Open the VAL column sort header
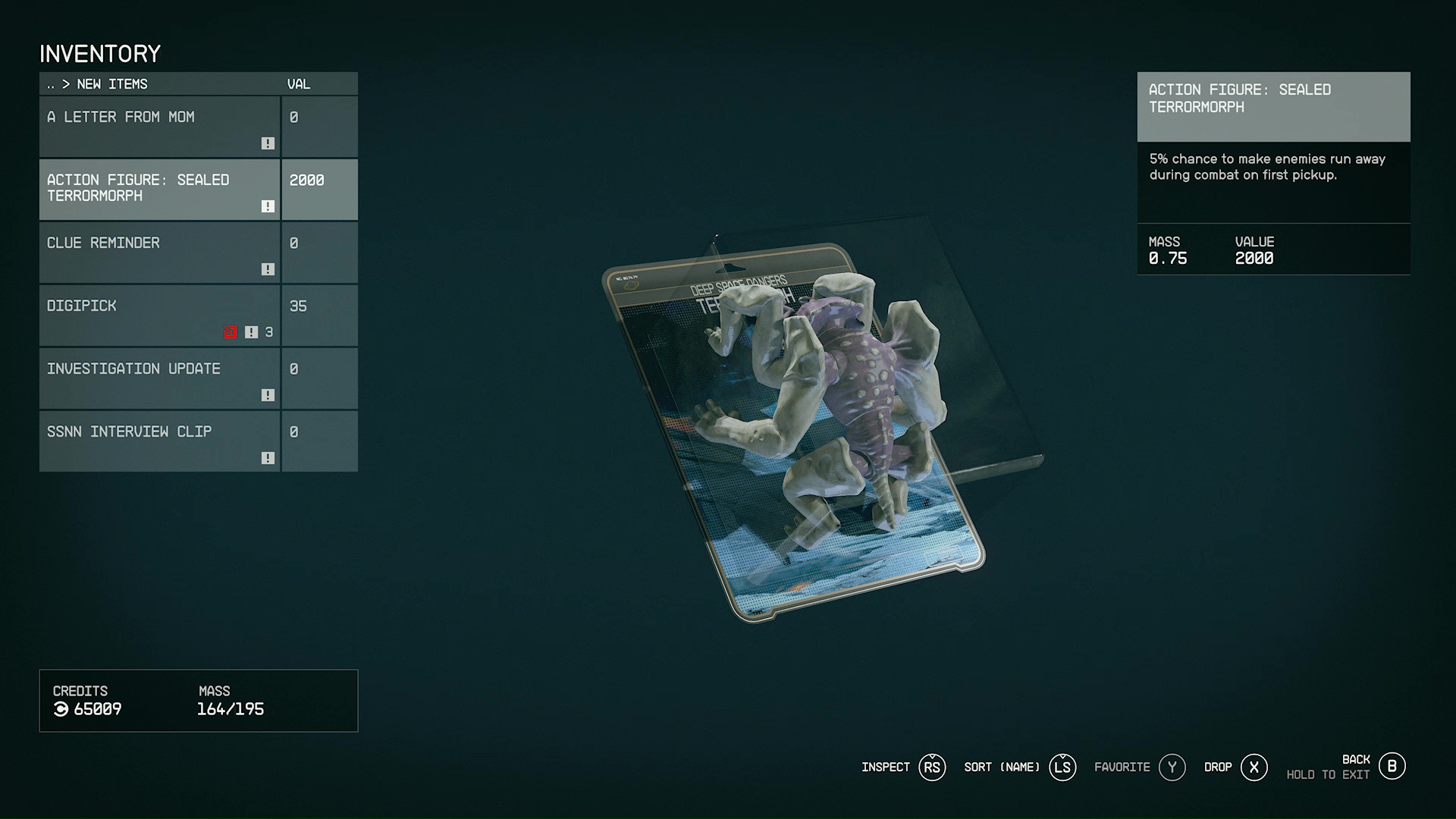 tap(299, 84)
